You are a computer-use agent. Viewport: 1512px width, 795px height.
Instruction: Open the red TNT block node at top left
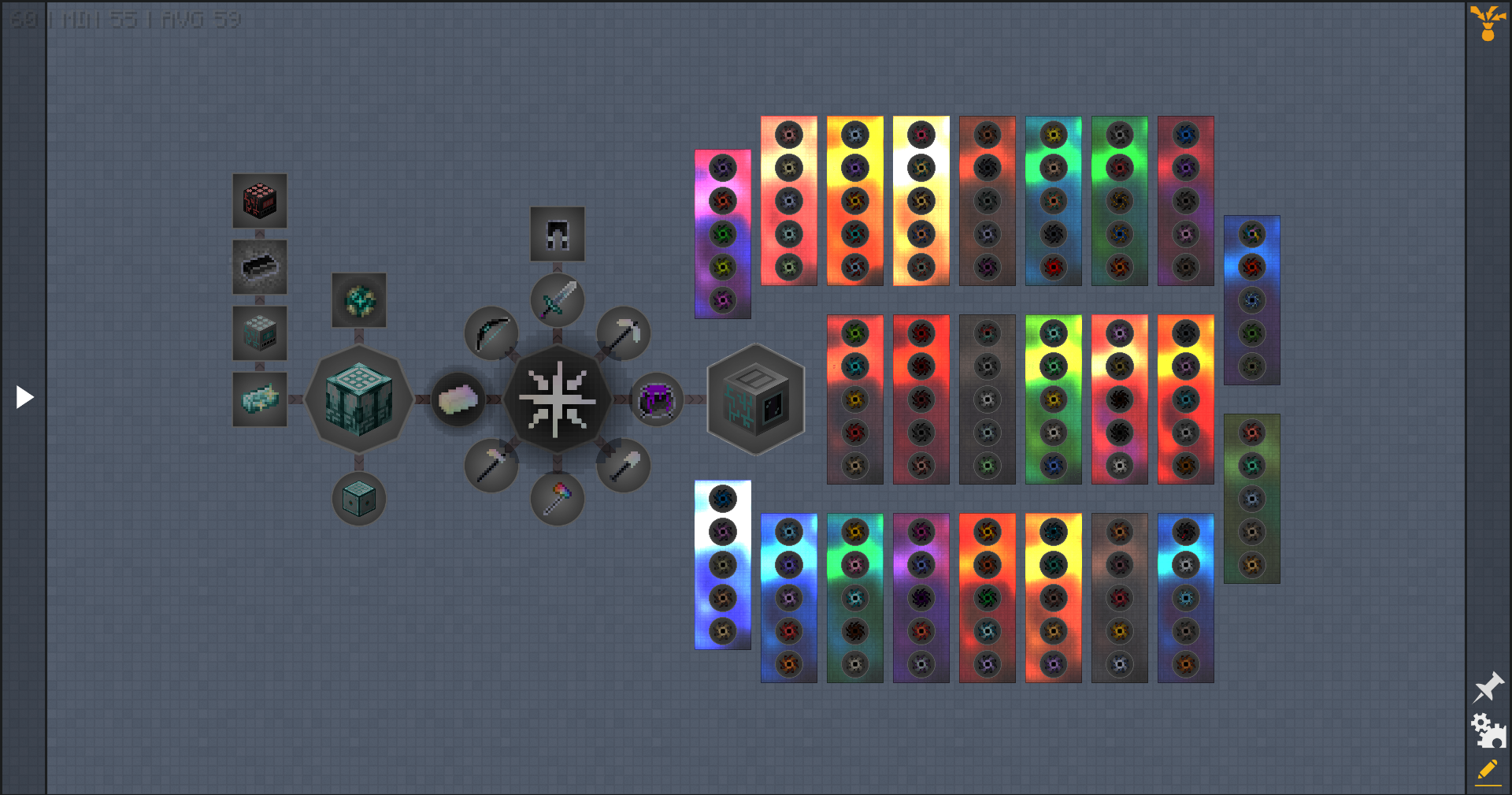coord(260,201)
